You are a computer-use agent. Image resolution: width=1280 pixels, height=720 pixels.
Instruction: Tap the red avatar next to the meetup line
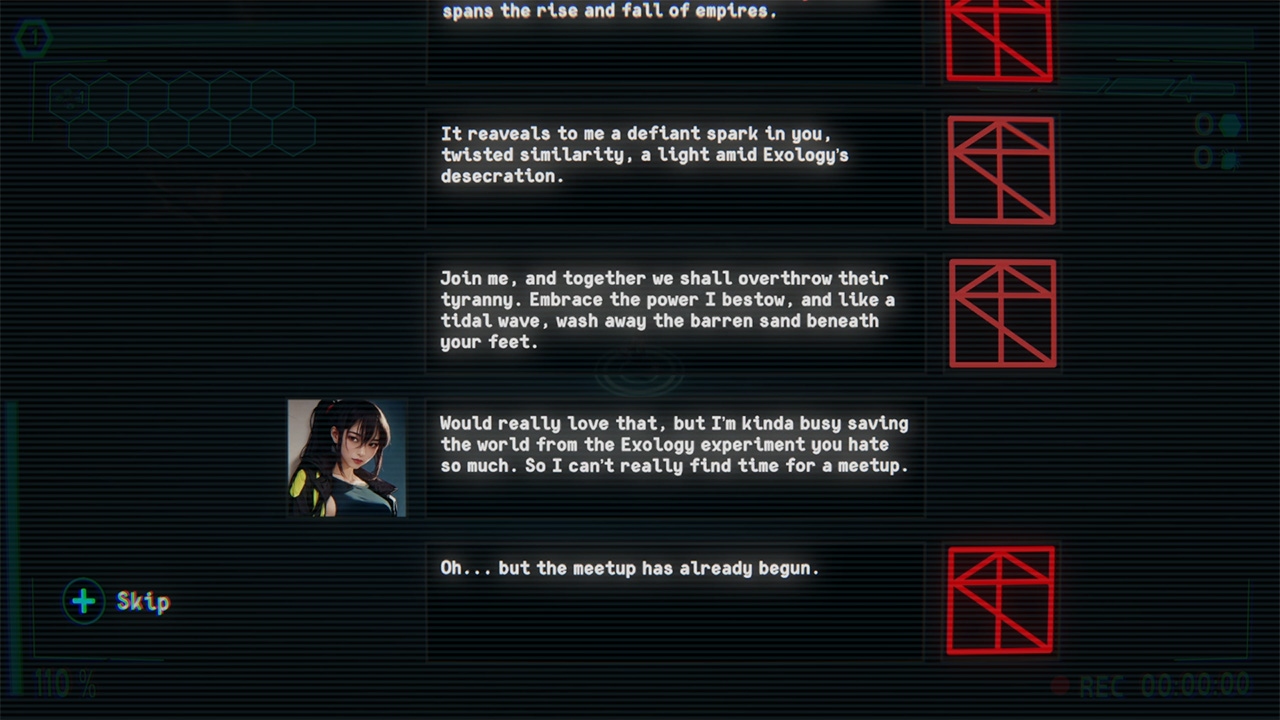click(x=1000, y=600)
